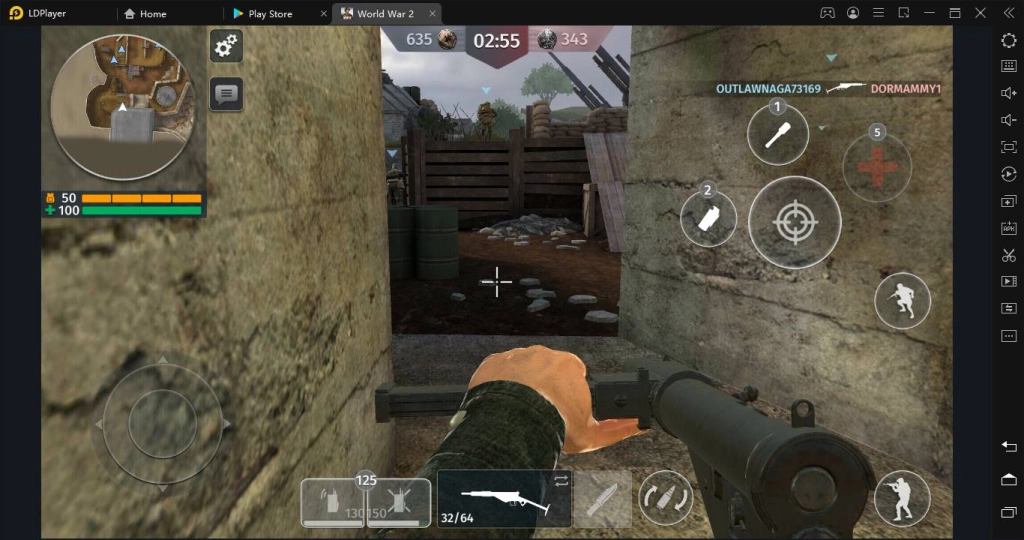This screenshot has width=1024, height=540.
Task: Open the gear settings menu
Action: [226, 45]
